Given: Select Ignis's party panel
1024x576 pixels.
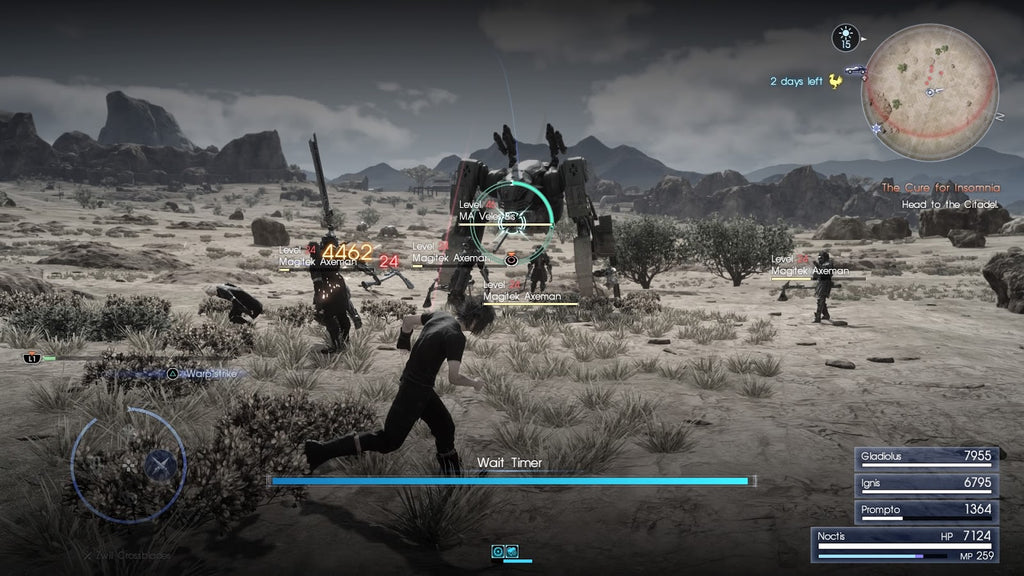Looking at the screenshot, I should 925,483.
